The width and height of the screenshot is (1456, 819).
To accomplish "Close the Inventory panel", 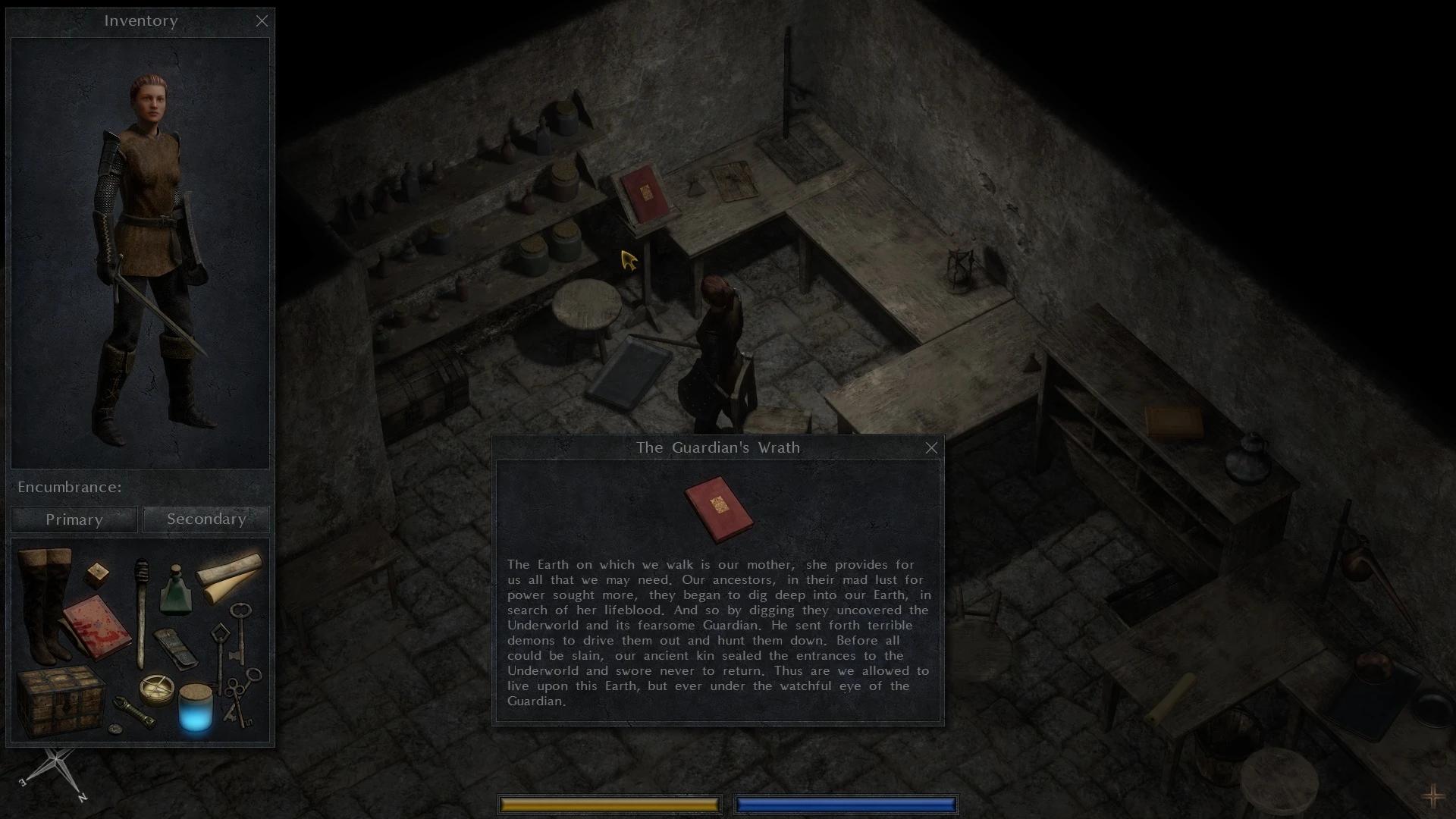I will coord(262,21).
